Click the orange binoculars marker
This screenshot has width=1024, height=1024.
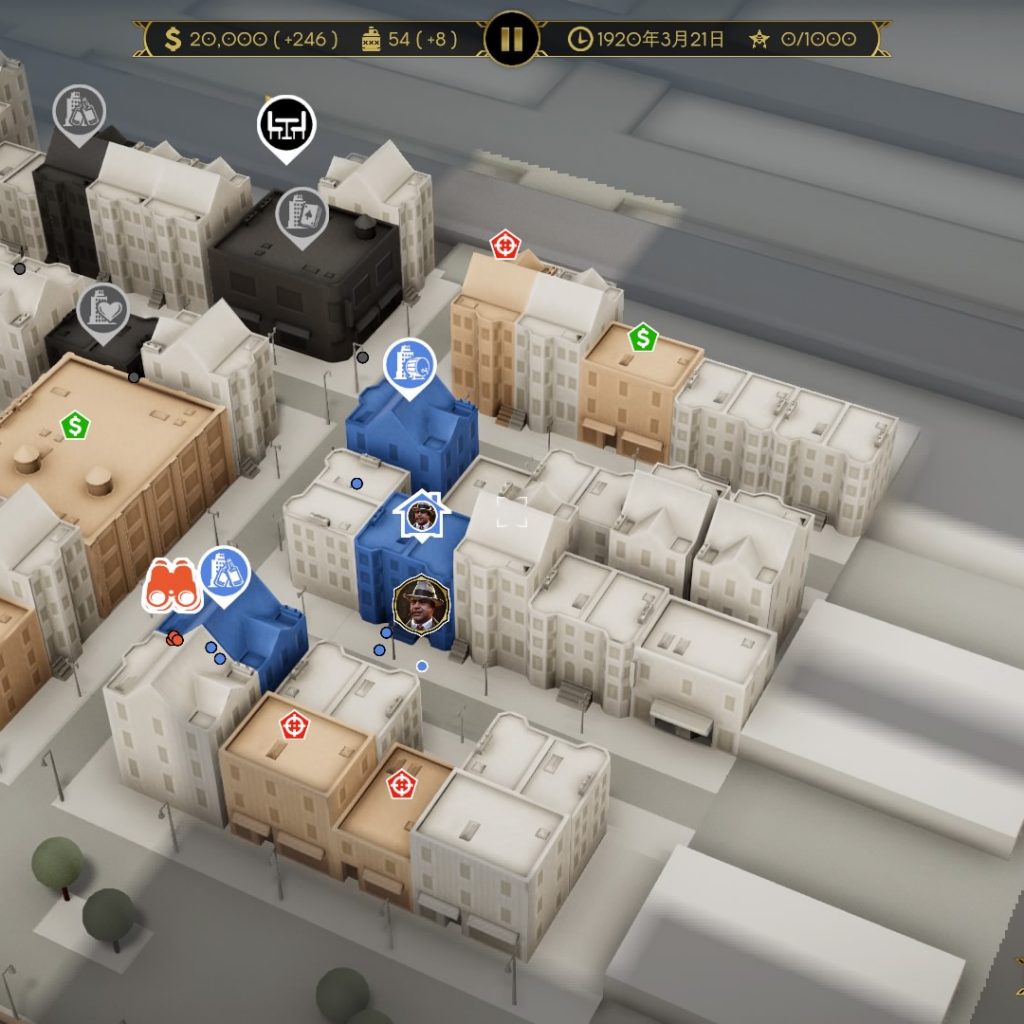pyautogui.click(x=173, y=587)
